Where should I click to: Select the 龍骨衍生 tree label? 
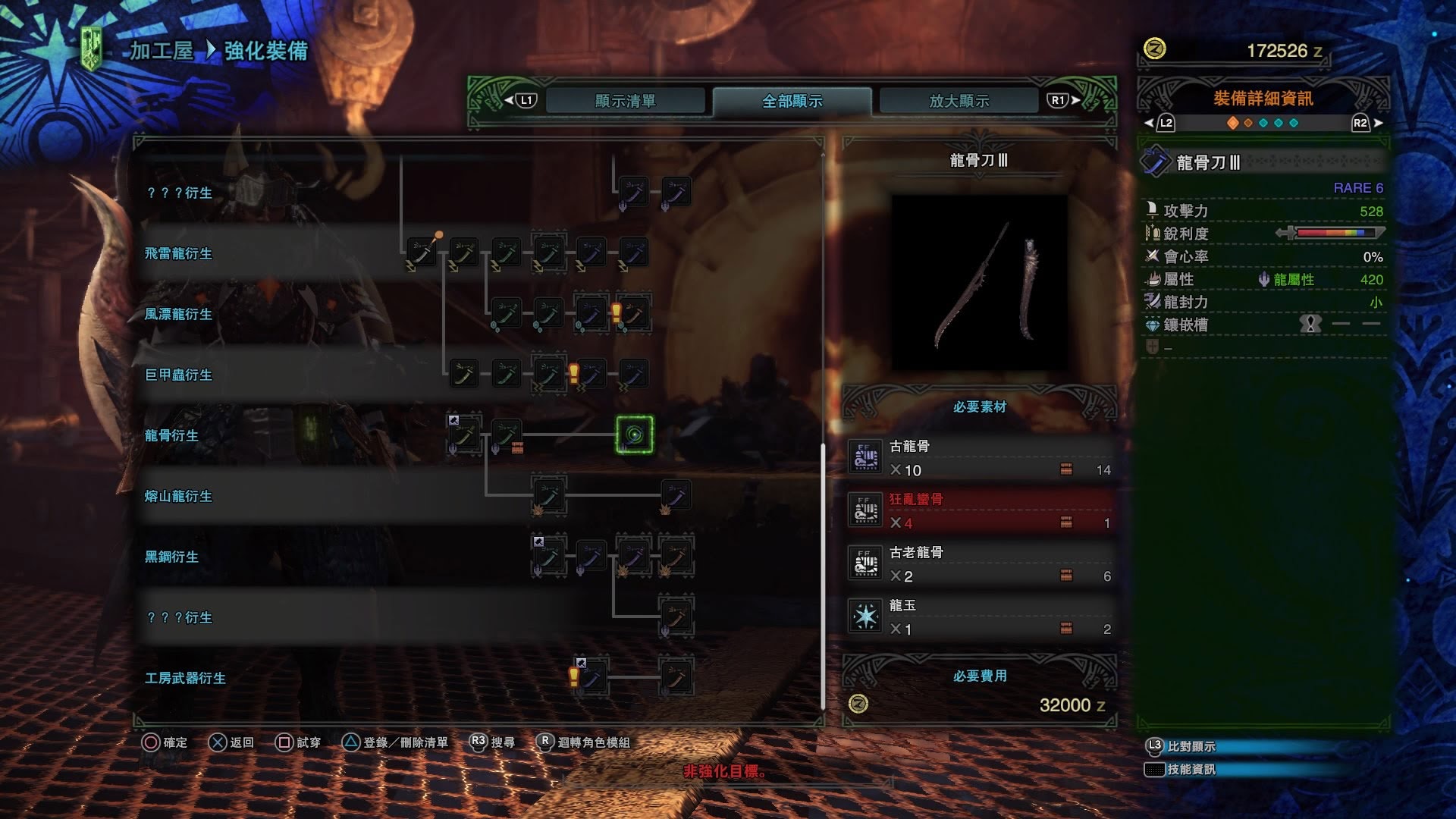[171, 435]
